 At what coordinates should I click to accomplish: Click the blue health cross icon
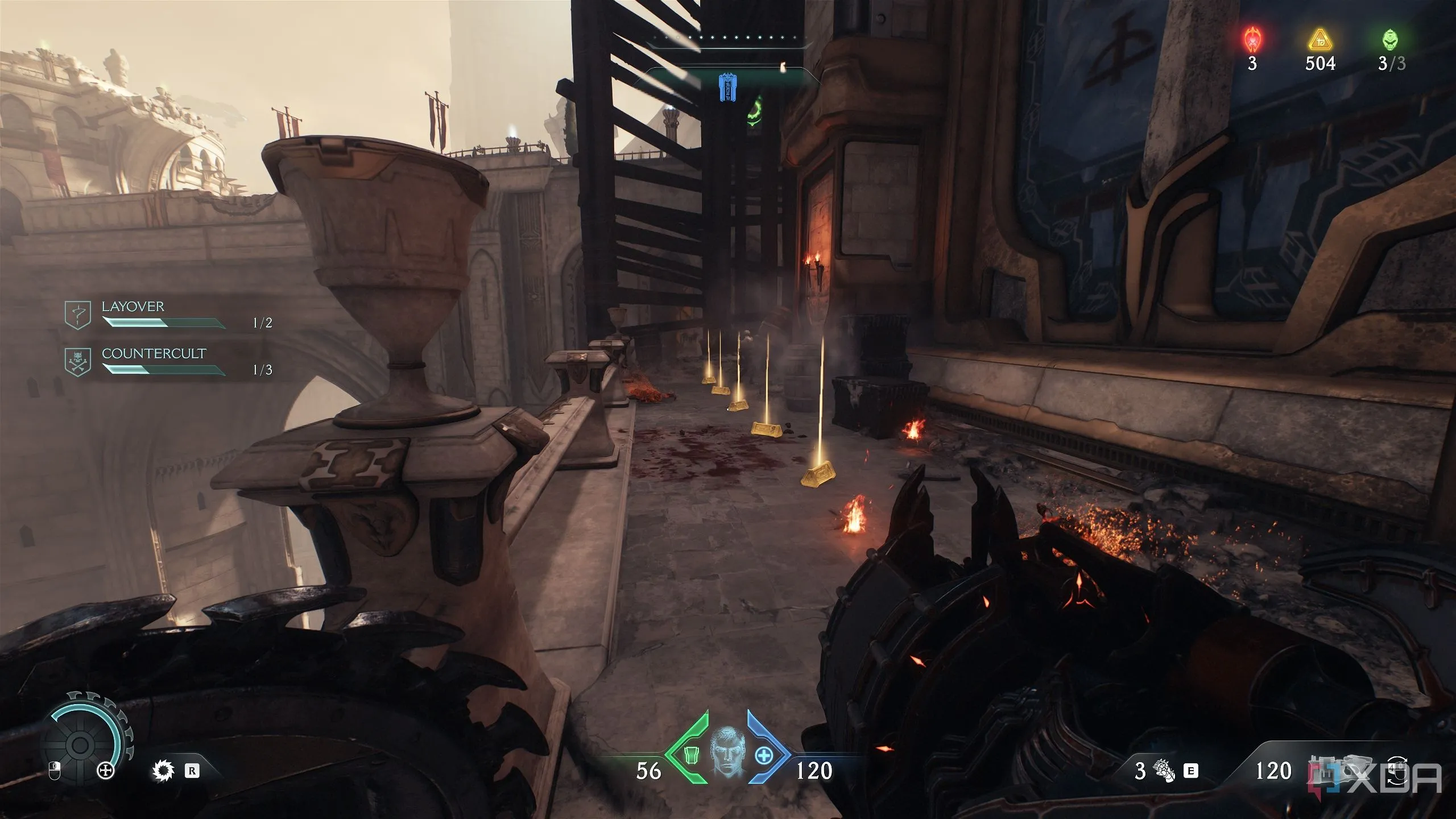764,756
